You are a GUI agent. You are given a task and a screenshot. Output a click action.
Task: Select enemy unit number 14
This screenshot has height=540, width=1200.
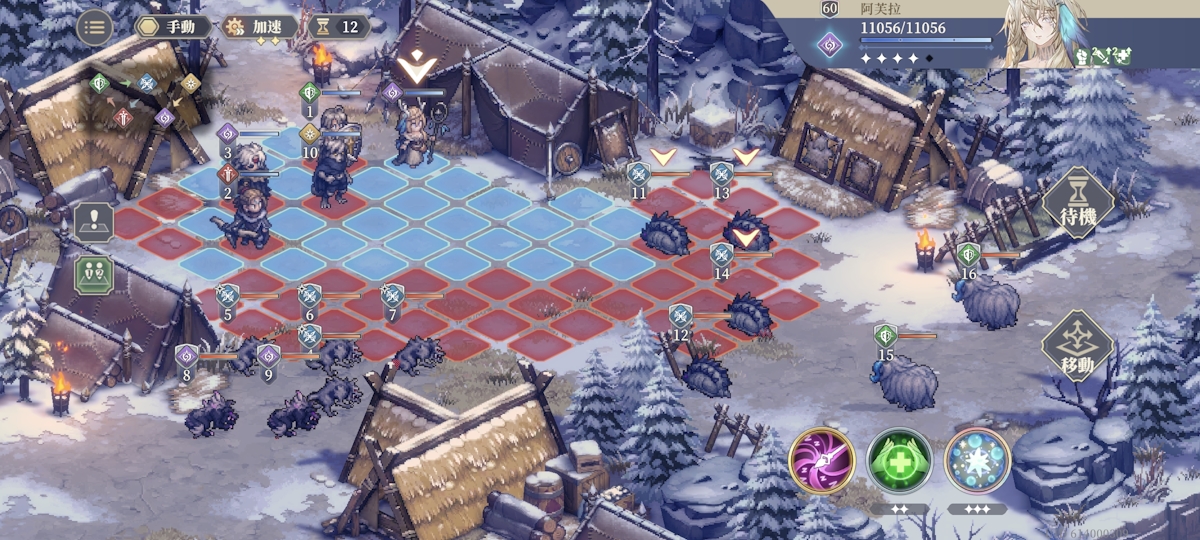(x=747, y=312)
